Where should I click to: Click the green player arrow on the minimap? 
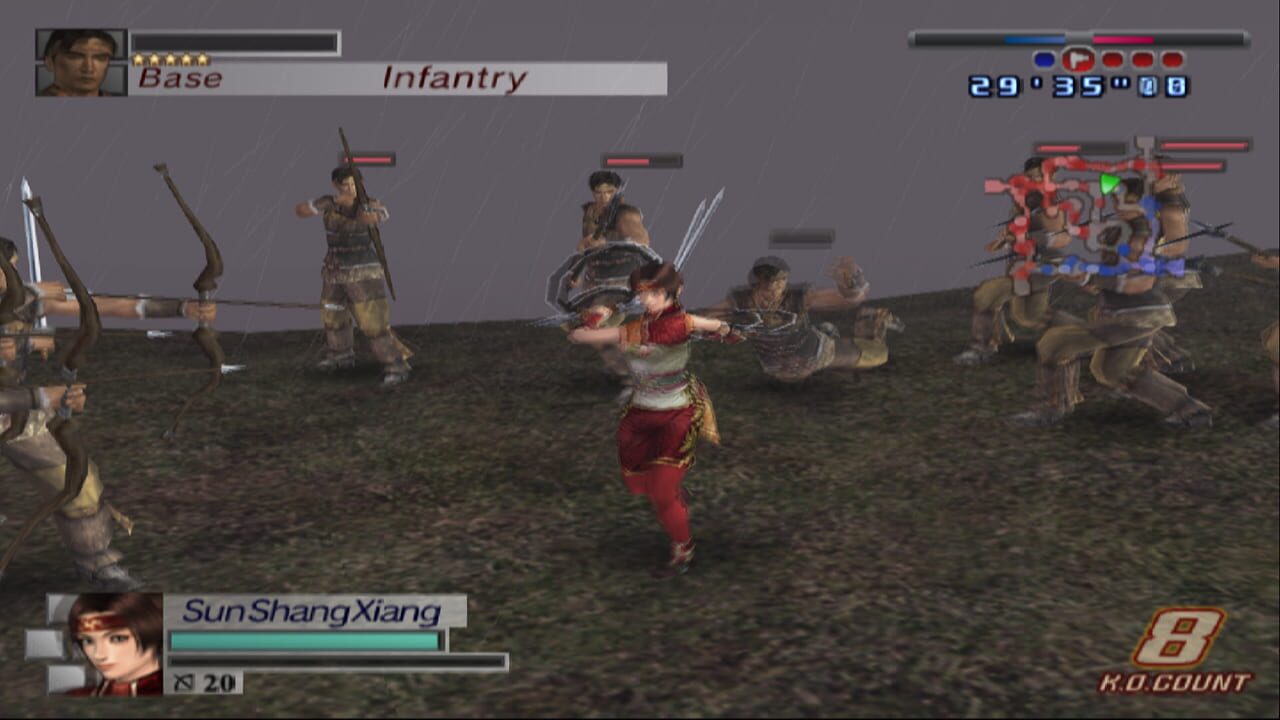pyautogui.click(x=1108, y=182)
